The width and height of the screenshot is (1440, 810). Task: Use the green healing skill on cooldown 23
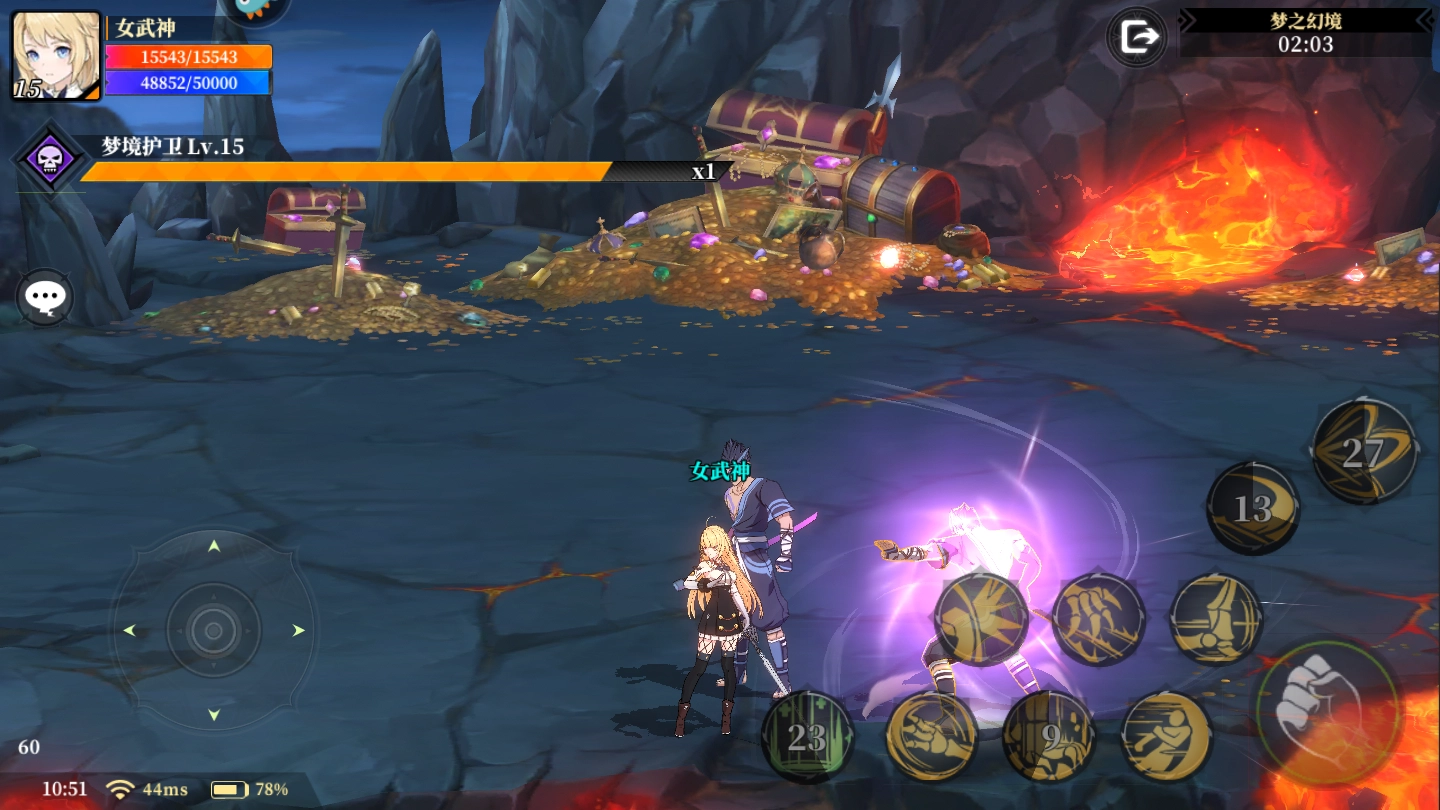point(807,738)
